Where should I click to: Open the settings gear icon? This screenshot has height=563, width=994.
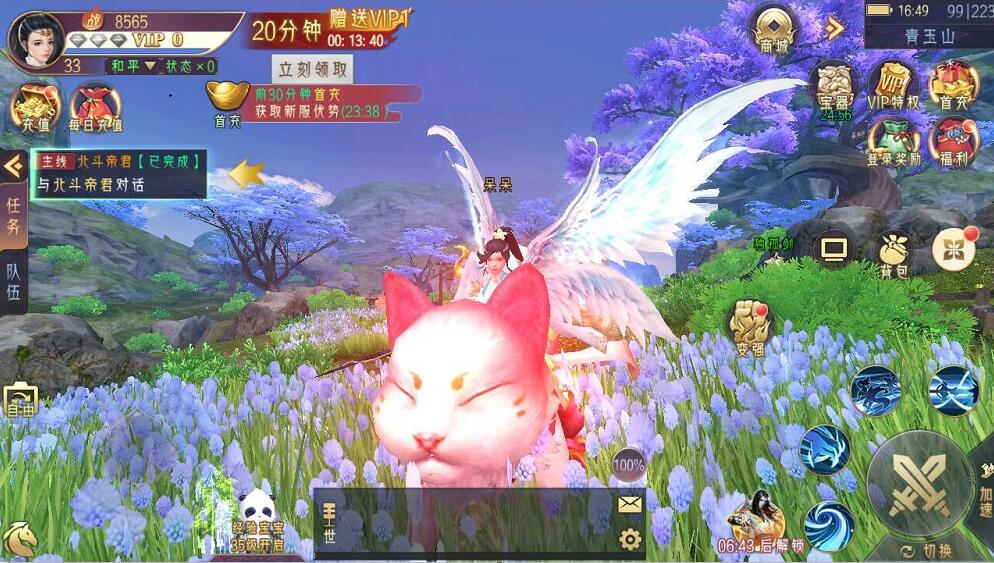point(629,540)
